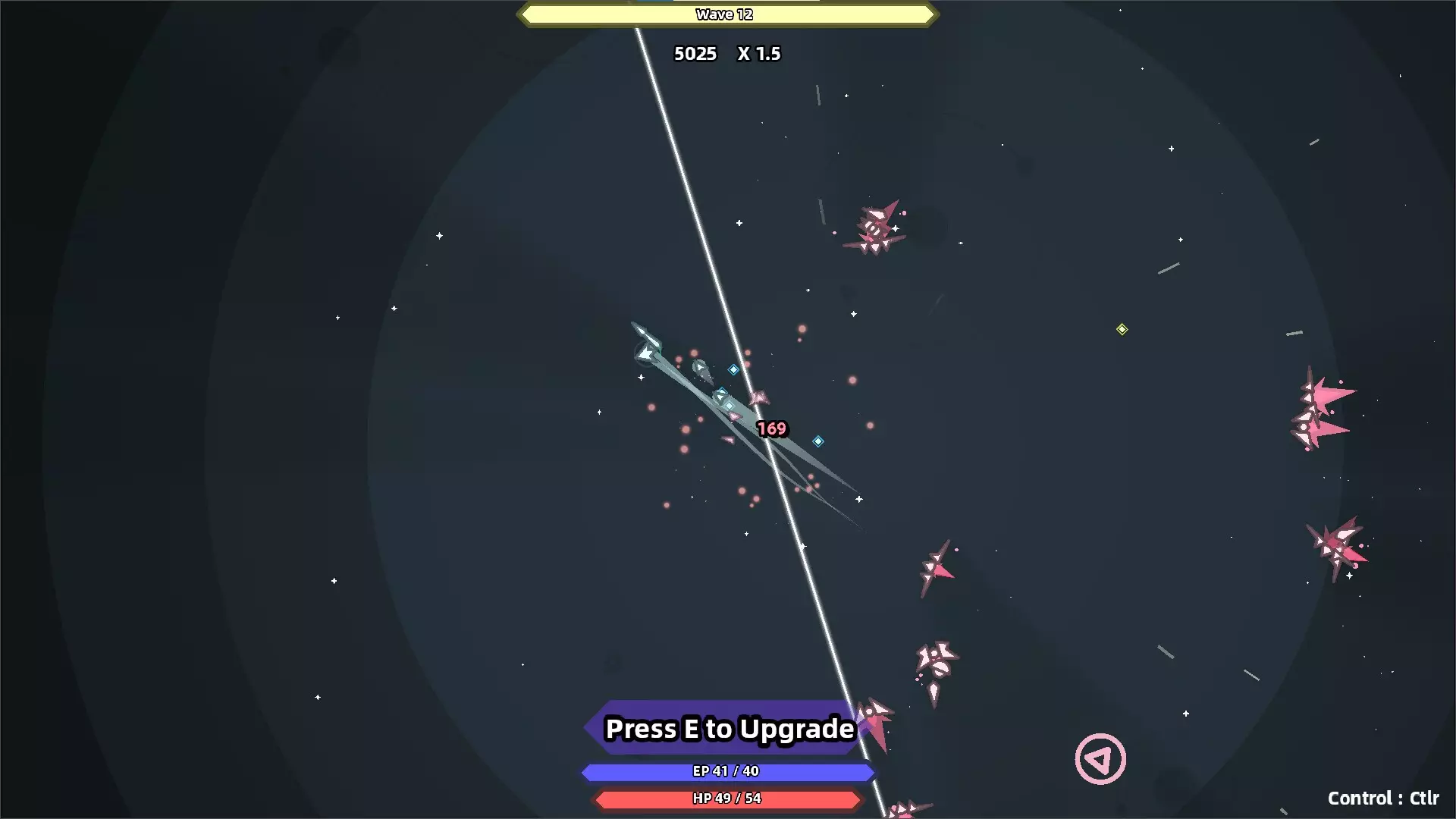Click the blue EP 41 / 40 bar
The height and width of the screenshot is (819, 1456).
pyautogui.click(x=726, y=772)
